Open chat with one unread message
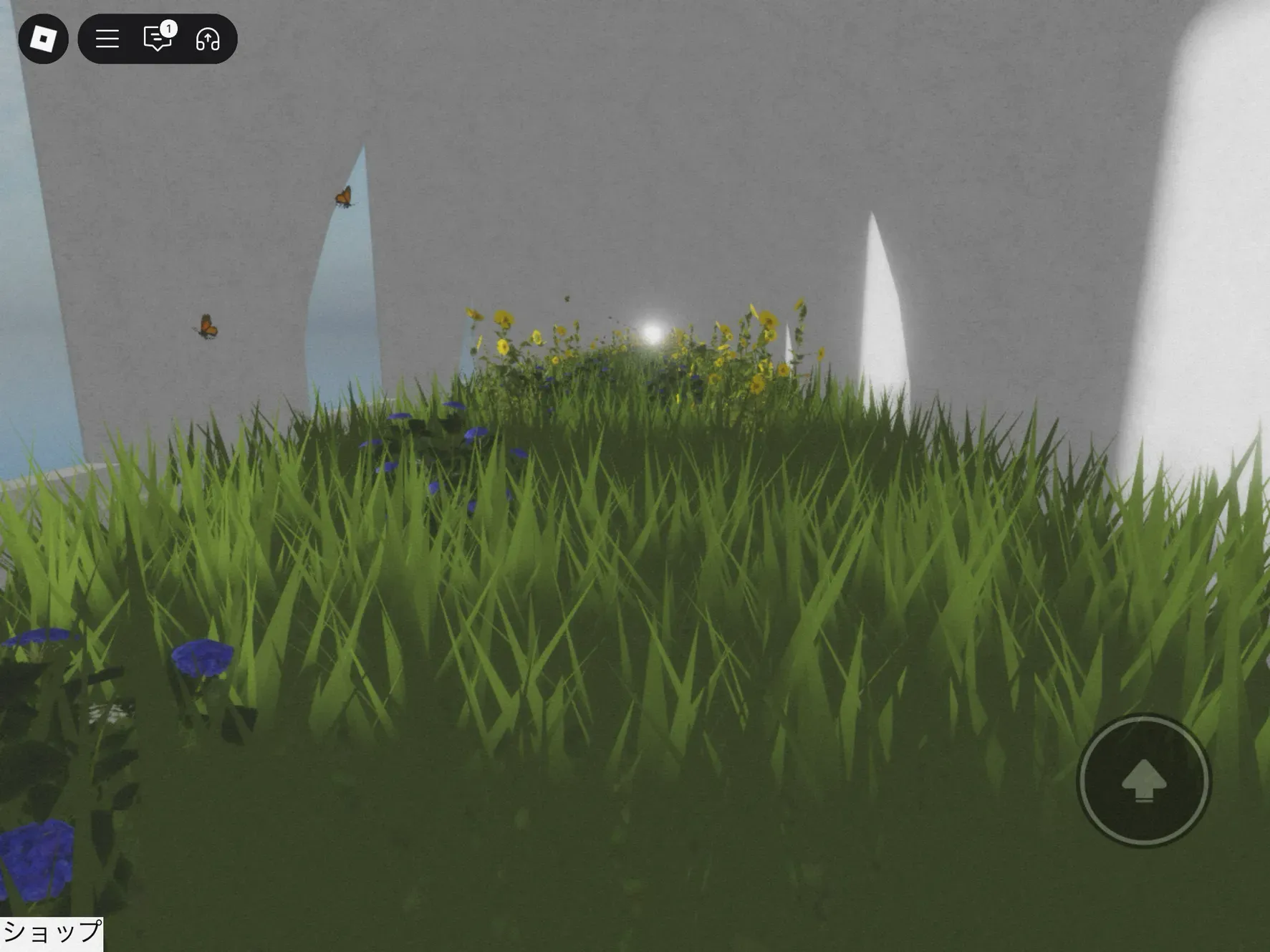 pyautogui.click(x=158, y=39)
